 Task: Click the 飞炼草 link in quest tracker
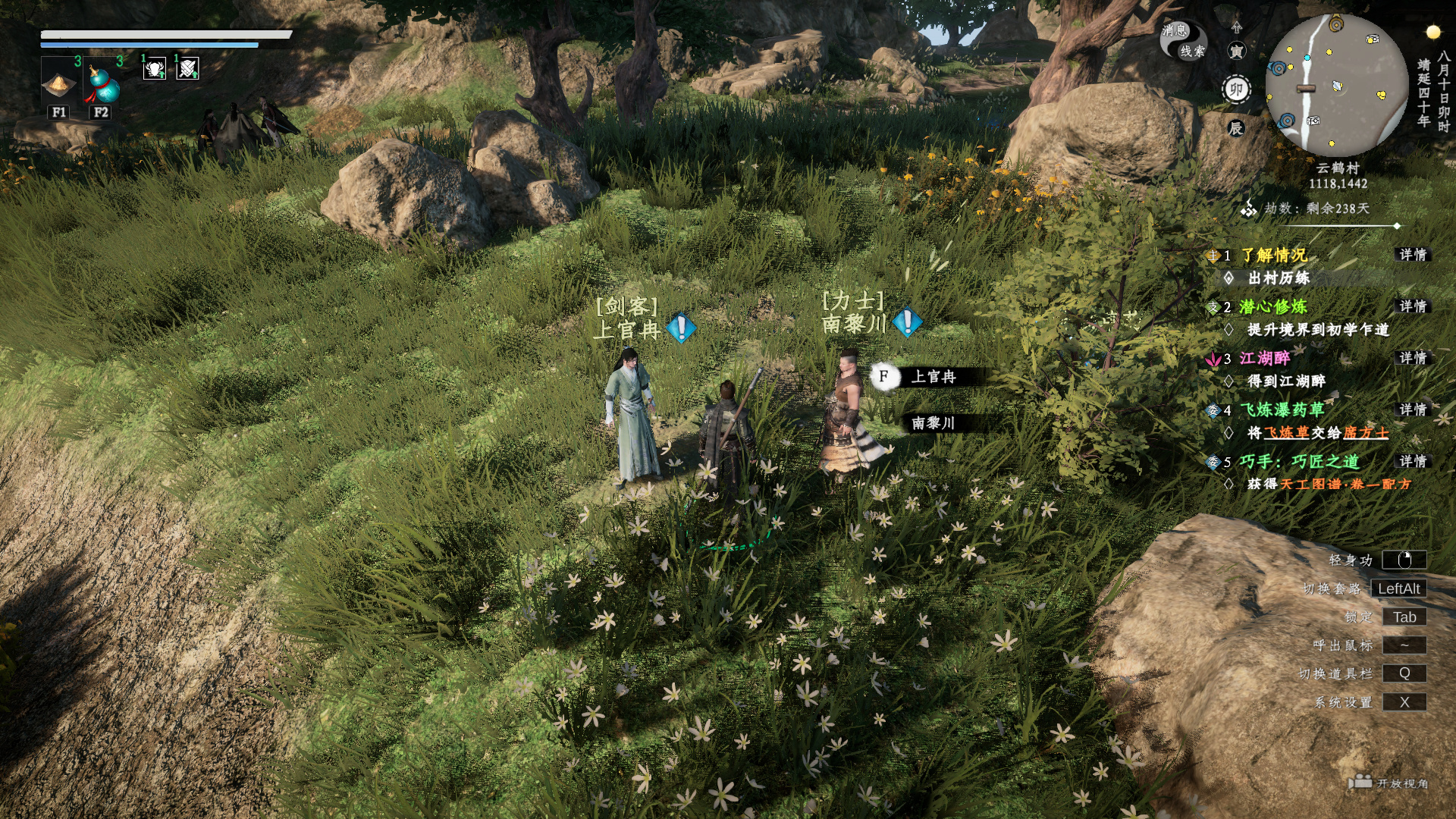(x=1286, y=433)
